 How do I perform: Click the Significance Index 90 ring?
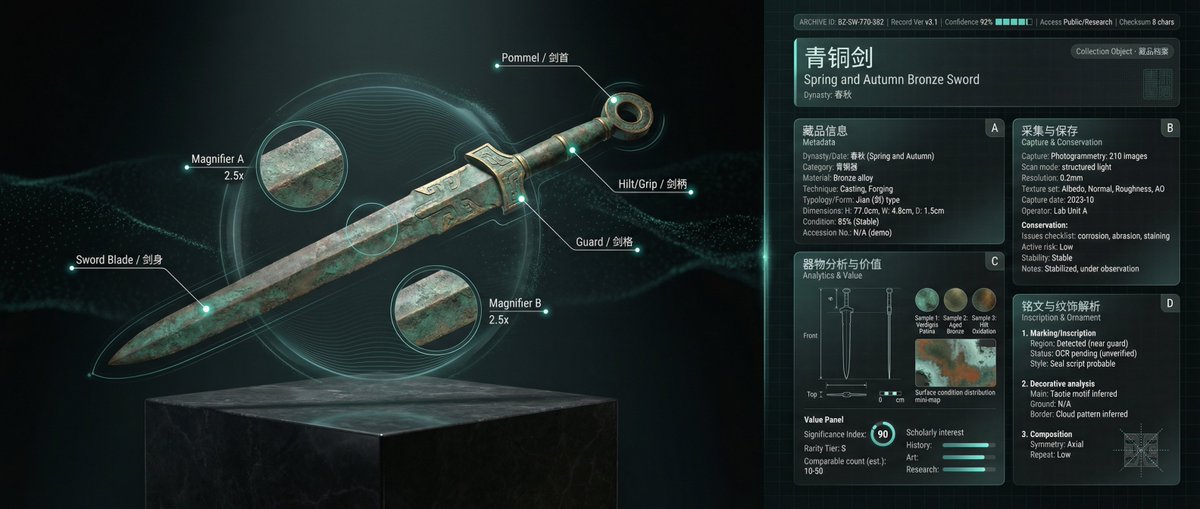click(x=881, y=434)
